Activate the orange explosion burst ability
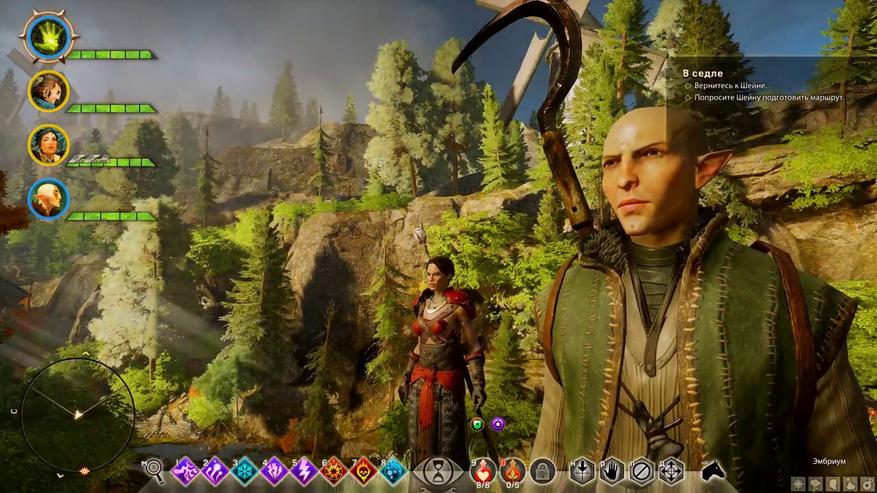The width and height of the screenshot is (877, 493). 334,471
